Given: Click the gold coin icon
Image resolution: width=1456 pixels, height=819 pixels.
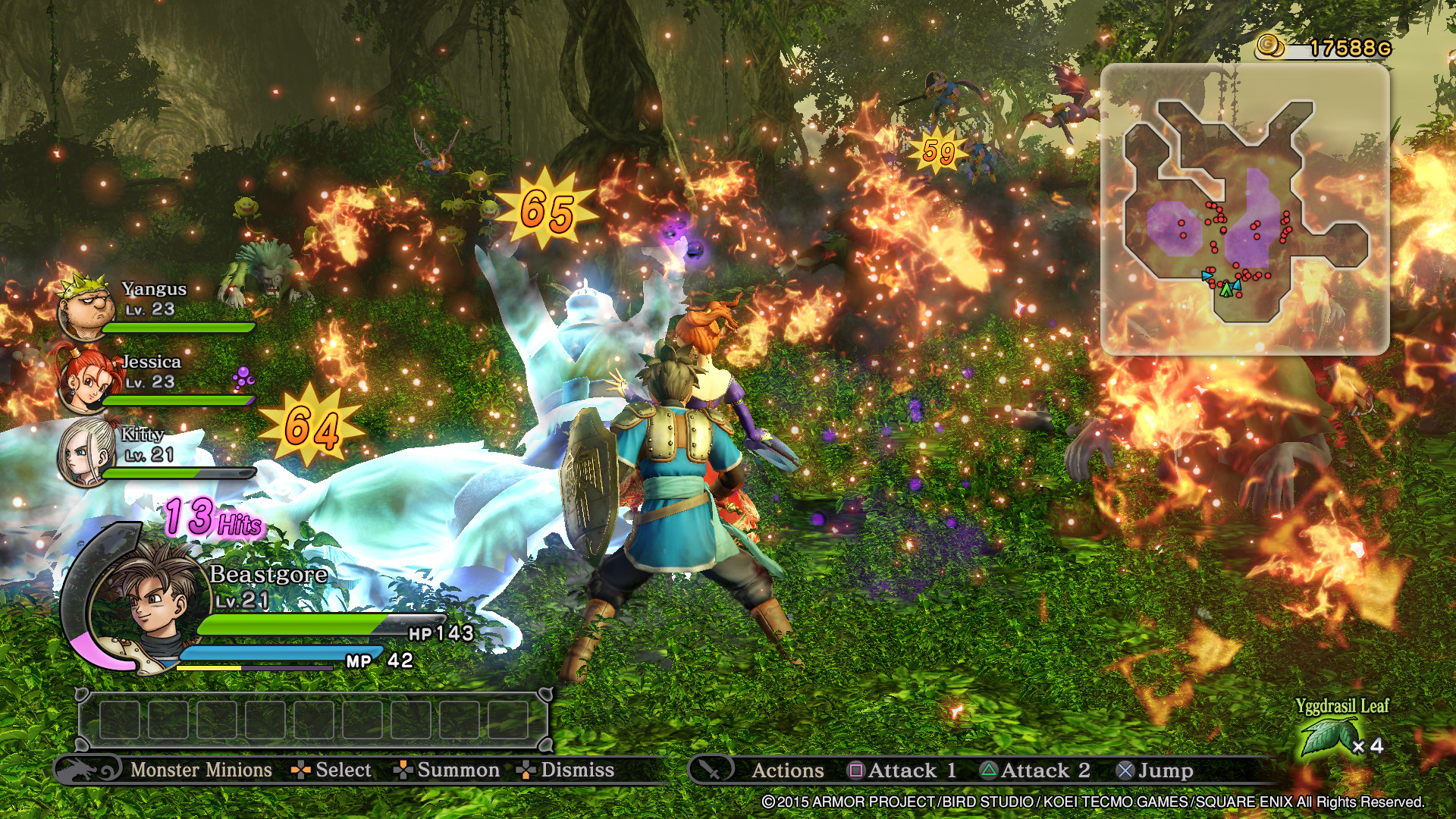Looking at the screenshot, I should point(1271,46).
